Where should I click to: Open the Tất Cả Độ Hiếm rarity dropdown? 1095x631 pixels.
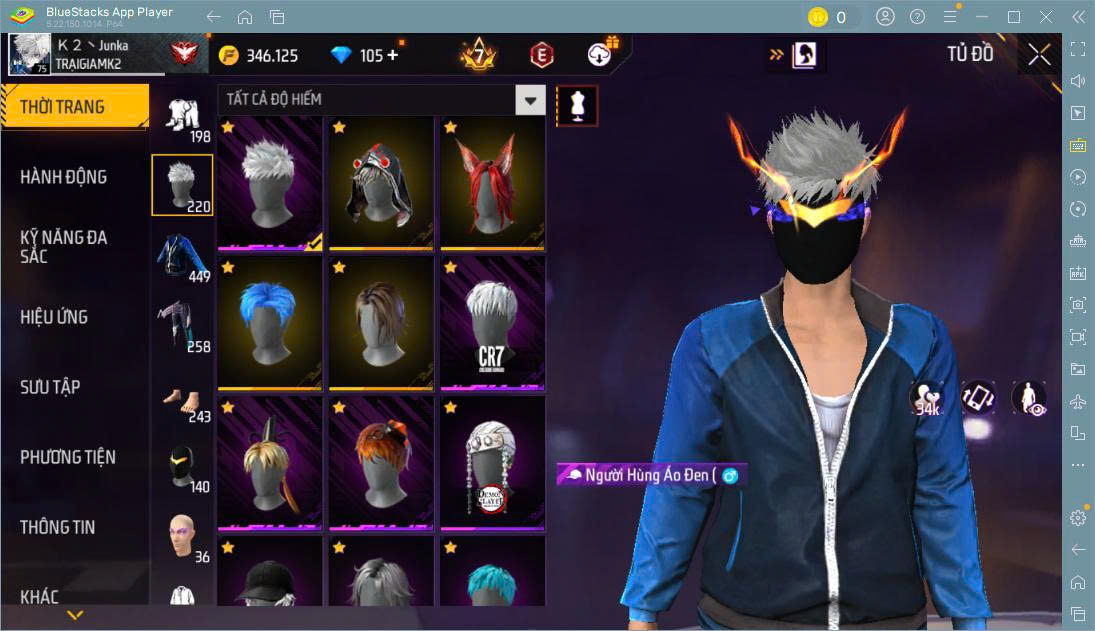(x=530, y=99)
